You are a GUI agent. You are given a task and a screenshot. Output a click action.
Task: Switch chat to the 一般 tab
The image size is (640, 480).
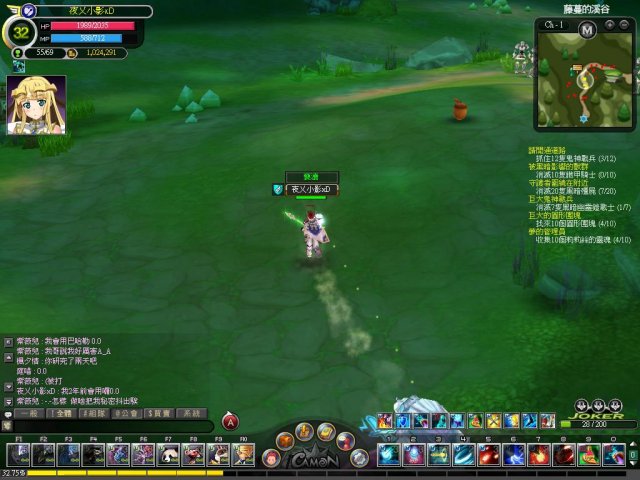28,413
